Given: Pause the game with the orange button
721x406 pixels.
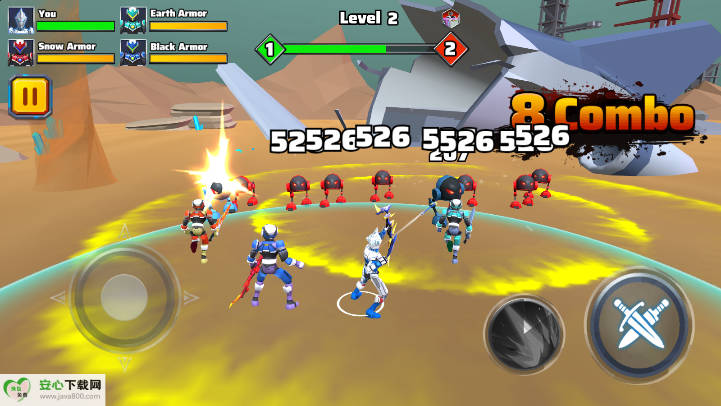Looking at the screenshot, I should click(31, 98).
